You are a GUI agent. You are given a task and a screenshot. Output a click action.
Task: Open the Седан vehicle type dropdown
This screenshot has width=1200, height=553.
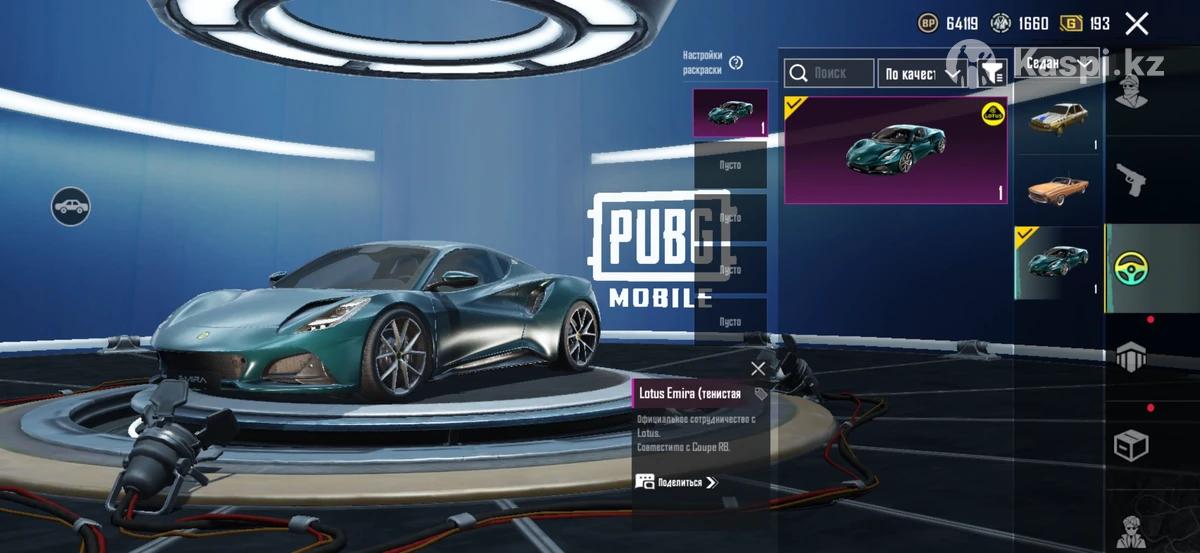pos(1058,63)
